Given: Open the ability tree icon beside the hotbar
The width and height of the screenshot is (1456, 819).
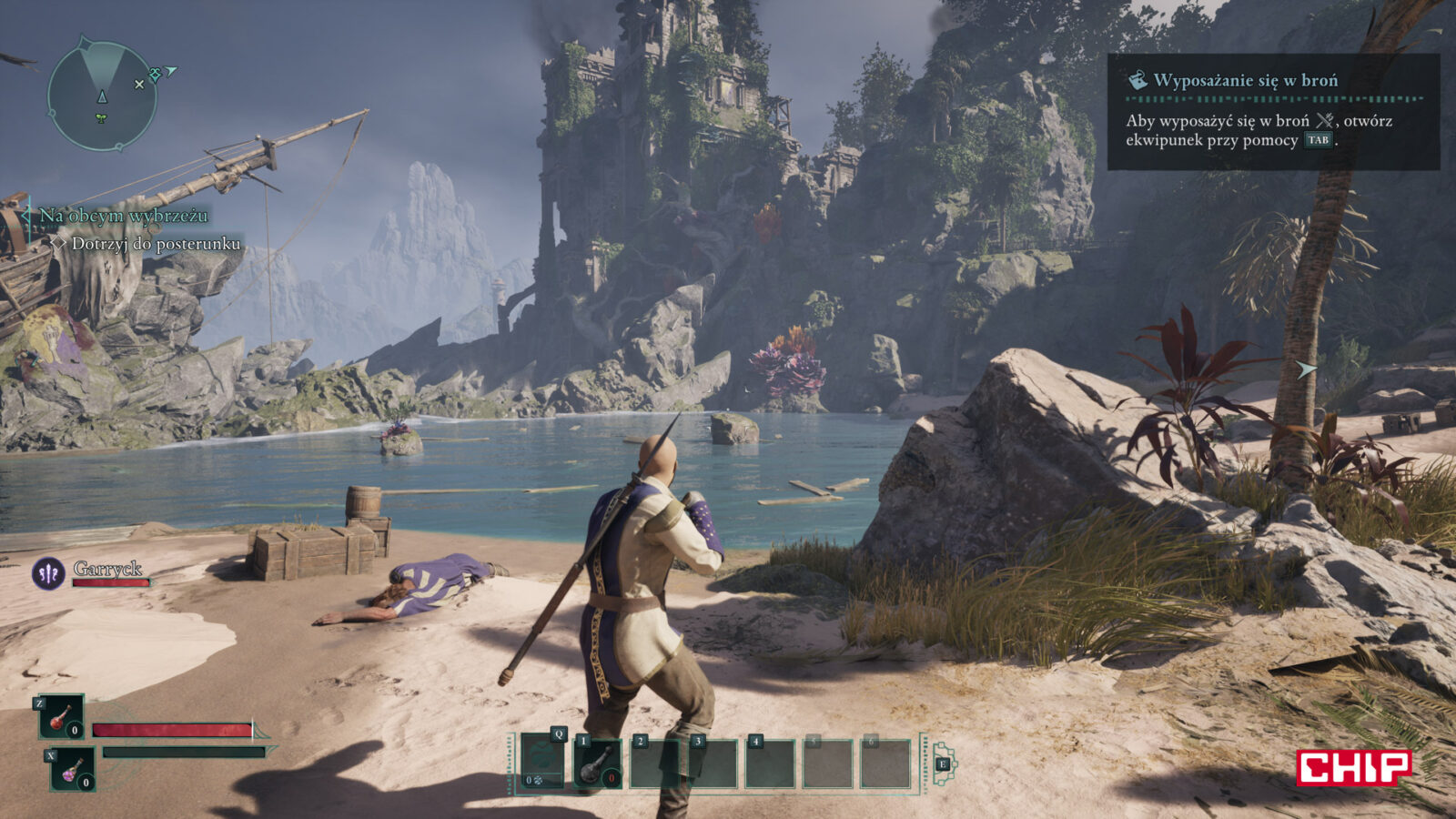Looking at the screenshot, I should [x=943, y=764].
